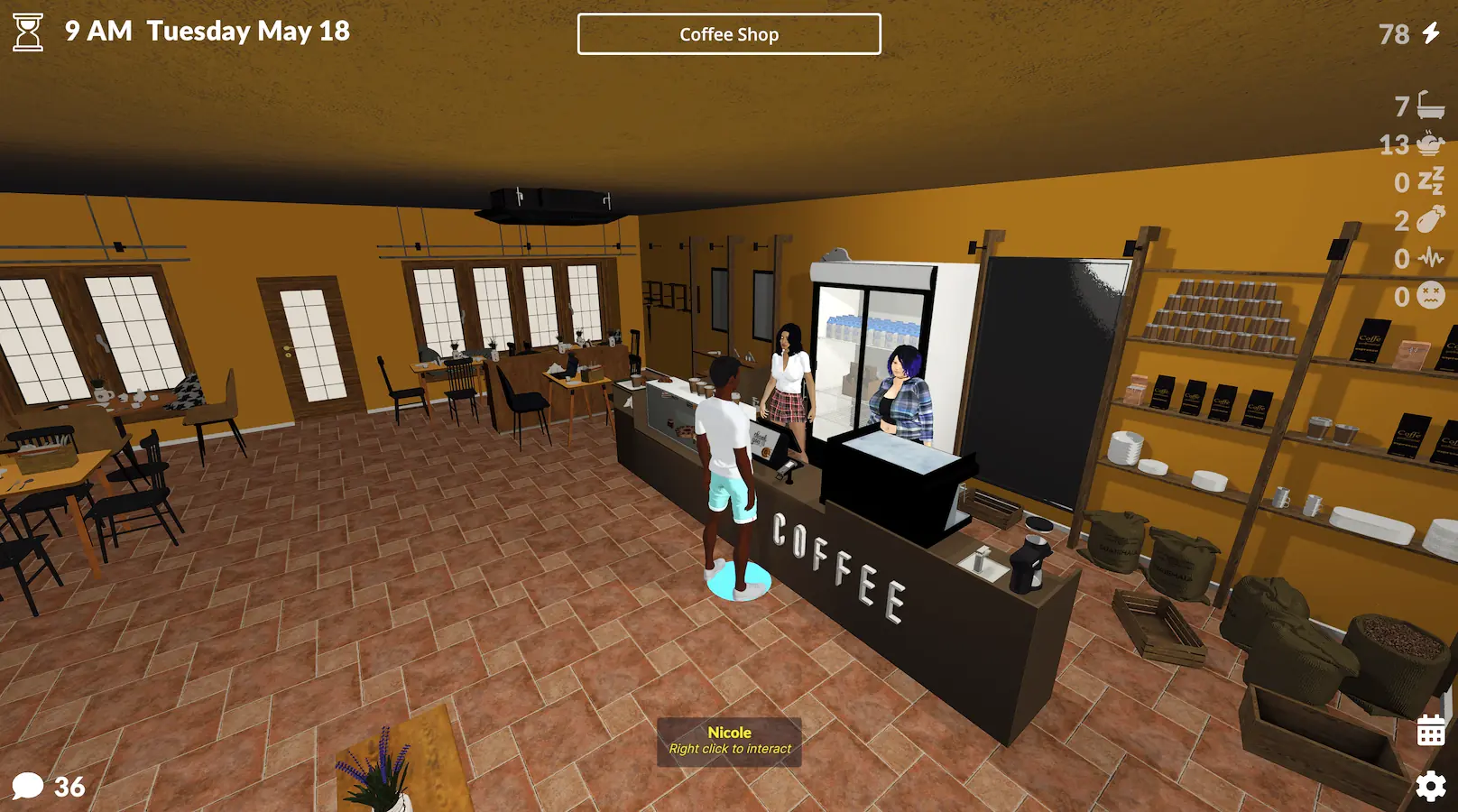Select the lightning bolt energy icon

pos(1431,33)
